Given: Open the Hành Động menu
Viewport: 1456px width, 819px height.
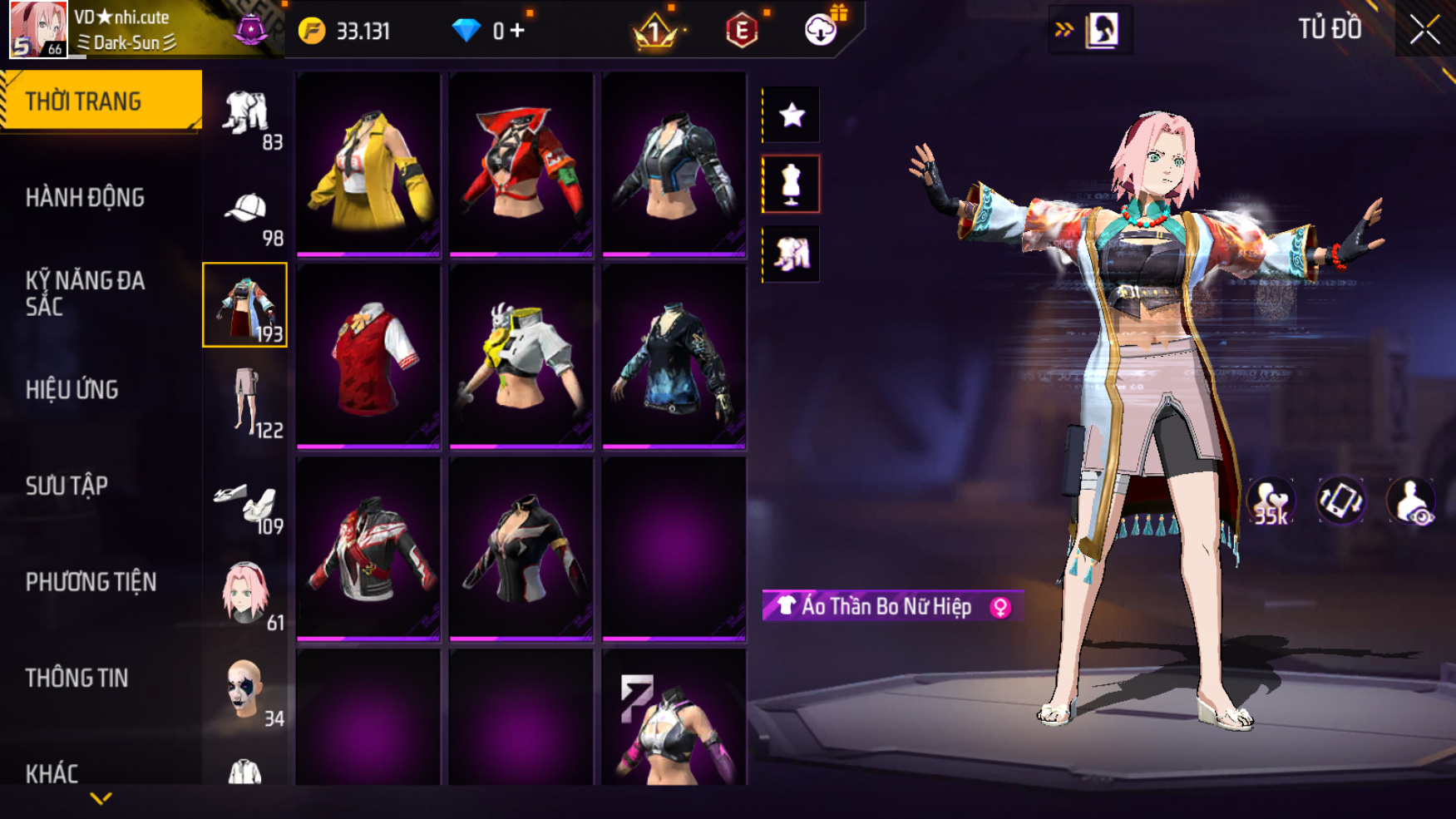Looking at the screenshot, I should (85, 198).
